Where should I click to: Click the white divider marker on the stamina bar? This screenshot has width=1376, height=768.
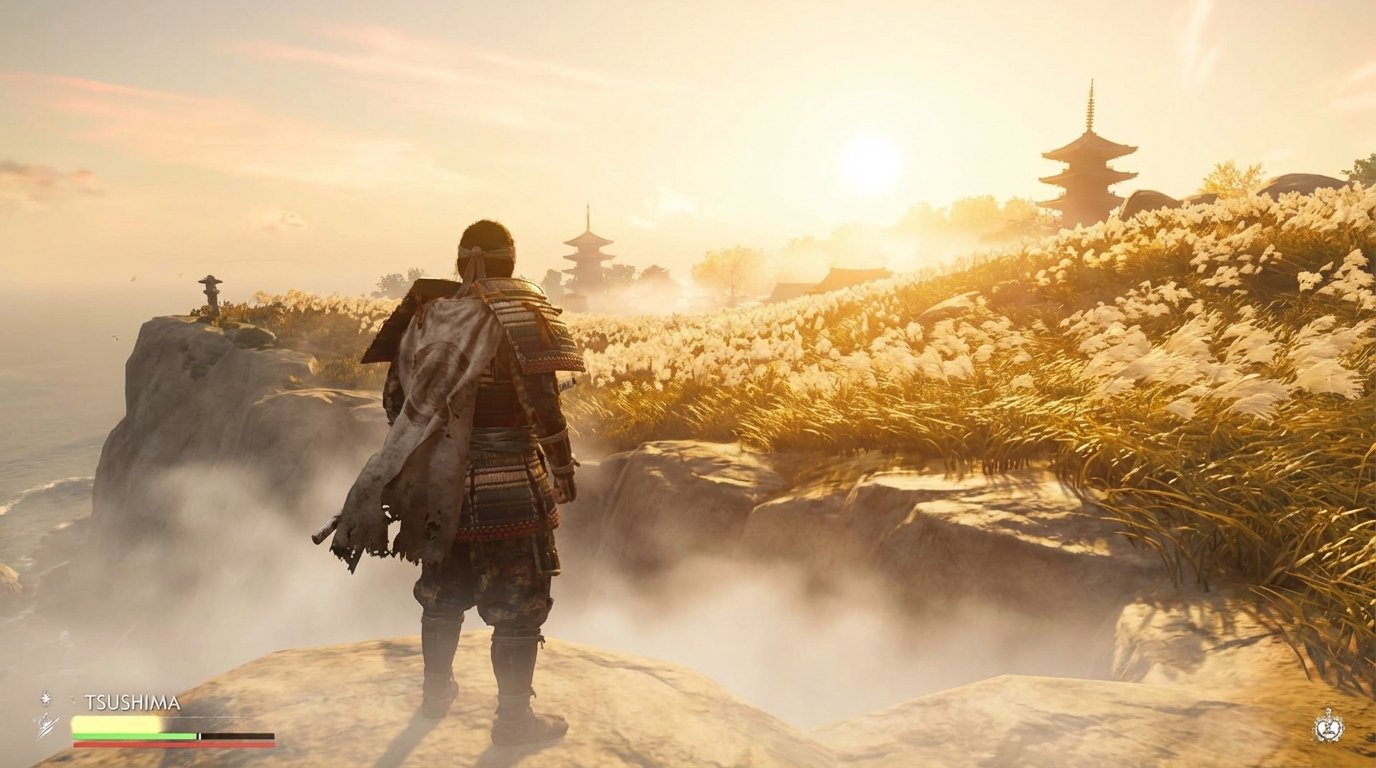pos(199,735)
